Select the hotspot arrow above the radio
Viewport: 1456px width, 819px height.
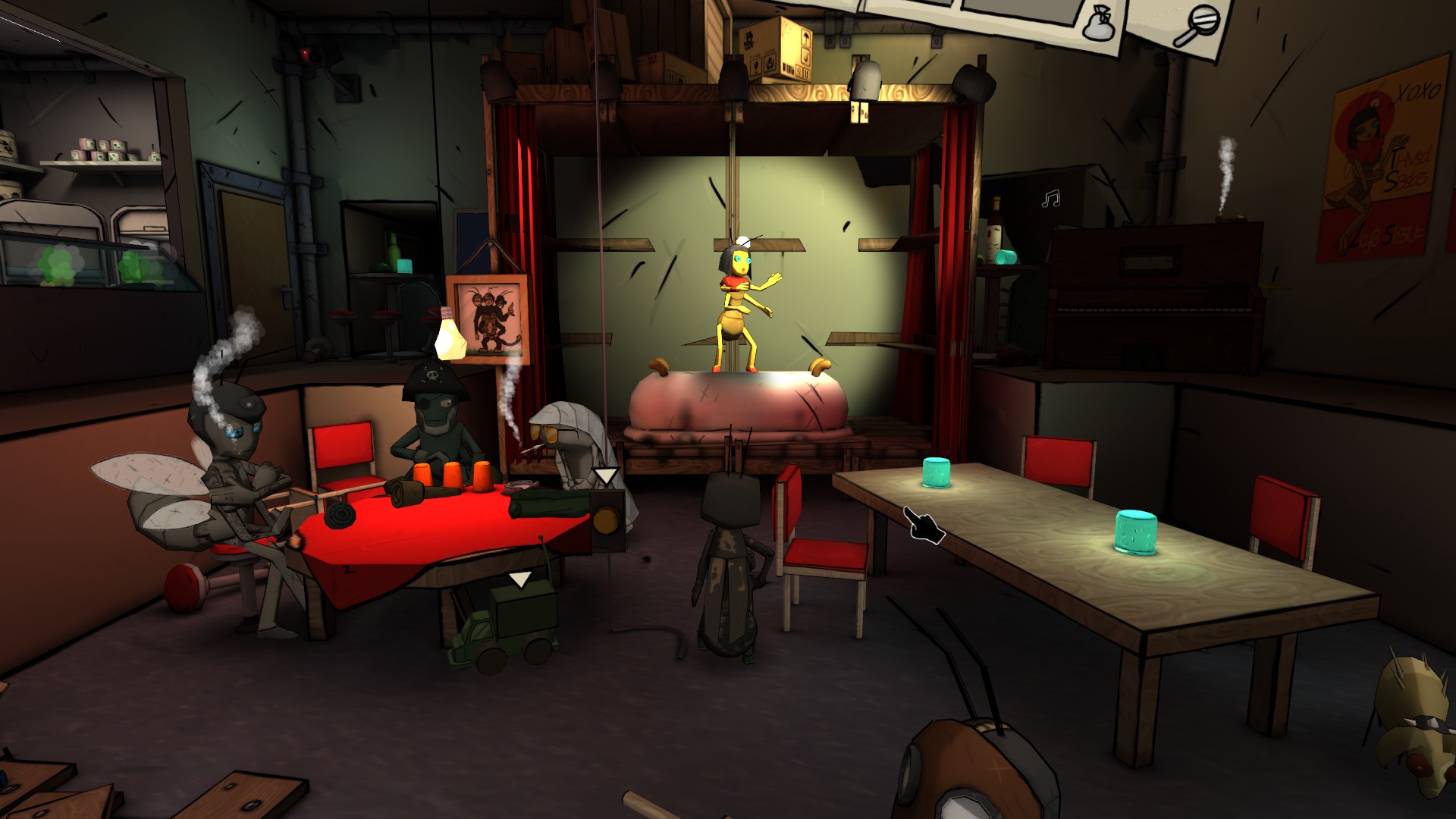[606, 476]
